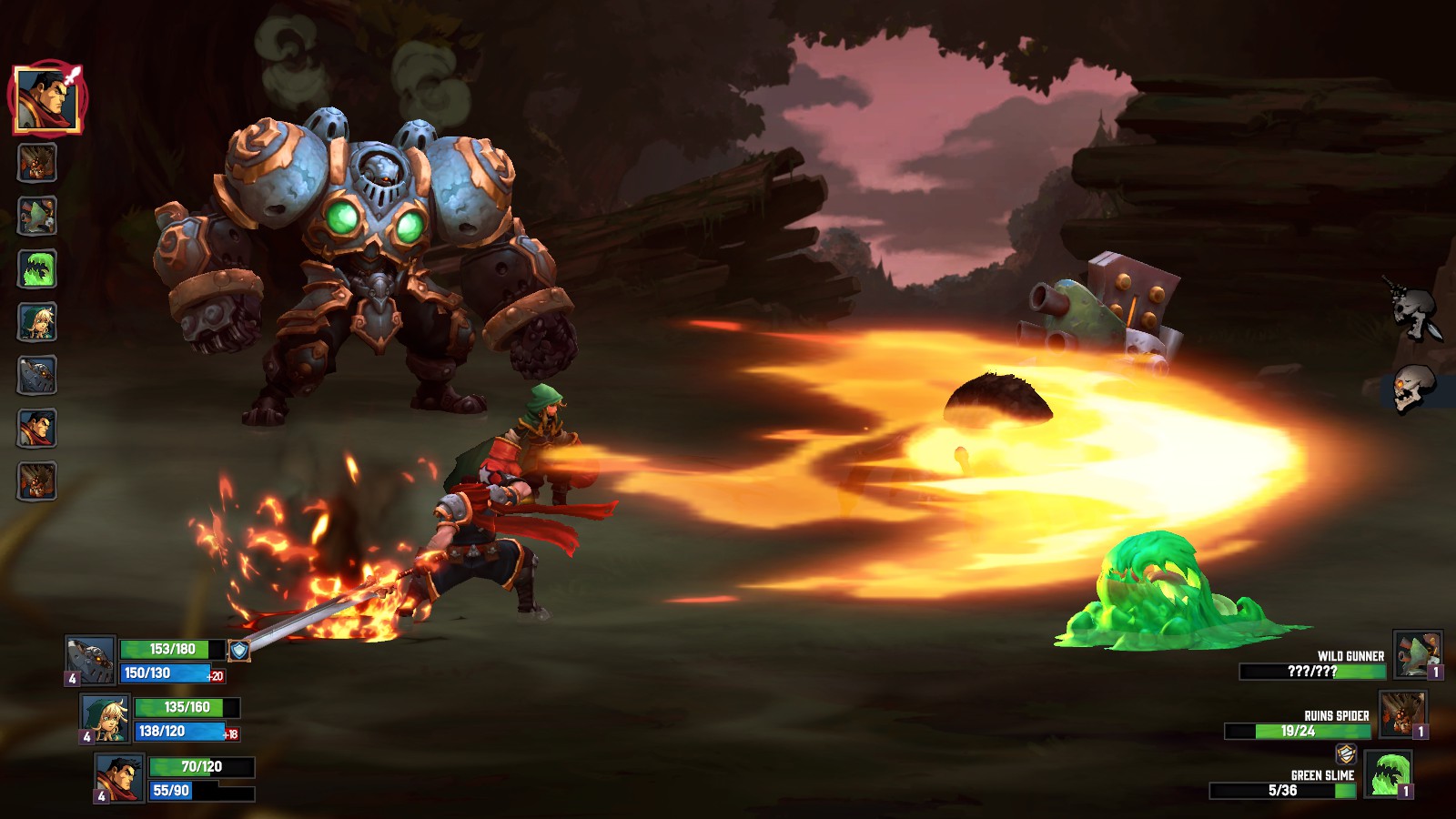Viewport: 1456px width, 819px height.
Task: Click Garrison's party portrait
Action: point(120,780)
